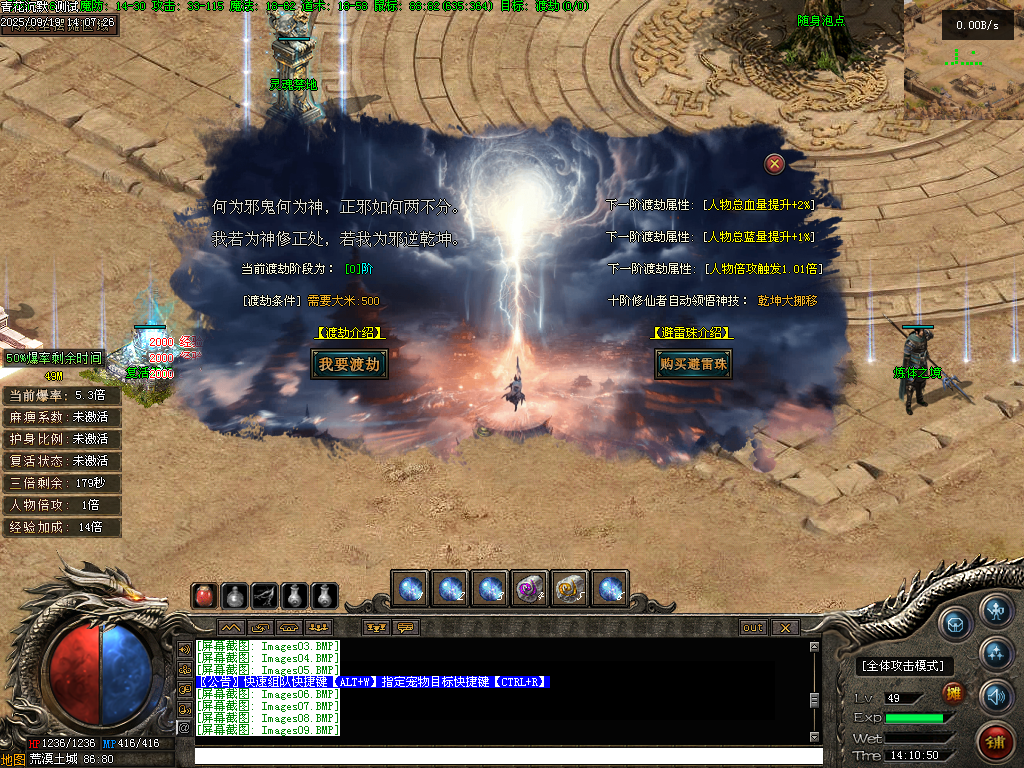Close the tribulation dialog with red X
Image resolution: width=1024 pixels, height=768 pixels.
[x=774, y=164]
